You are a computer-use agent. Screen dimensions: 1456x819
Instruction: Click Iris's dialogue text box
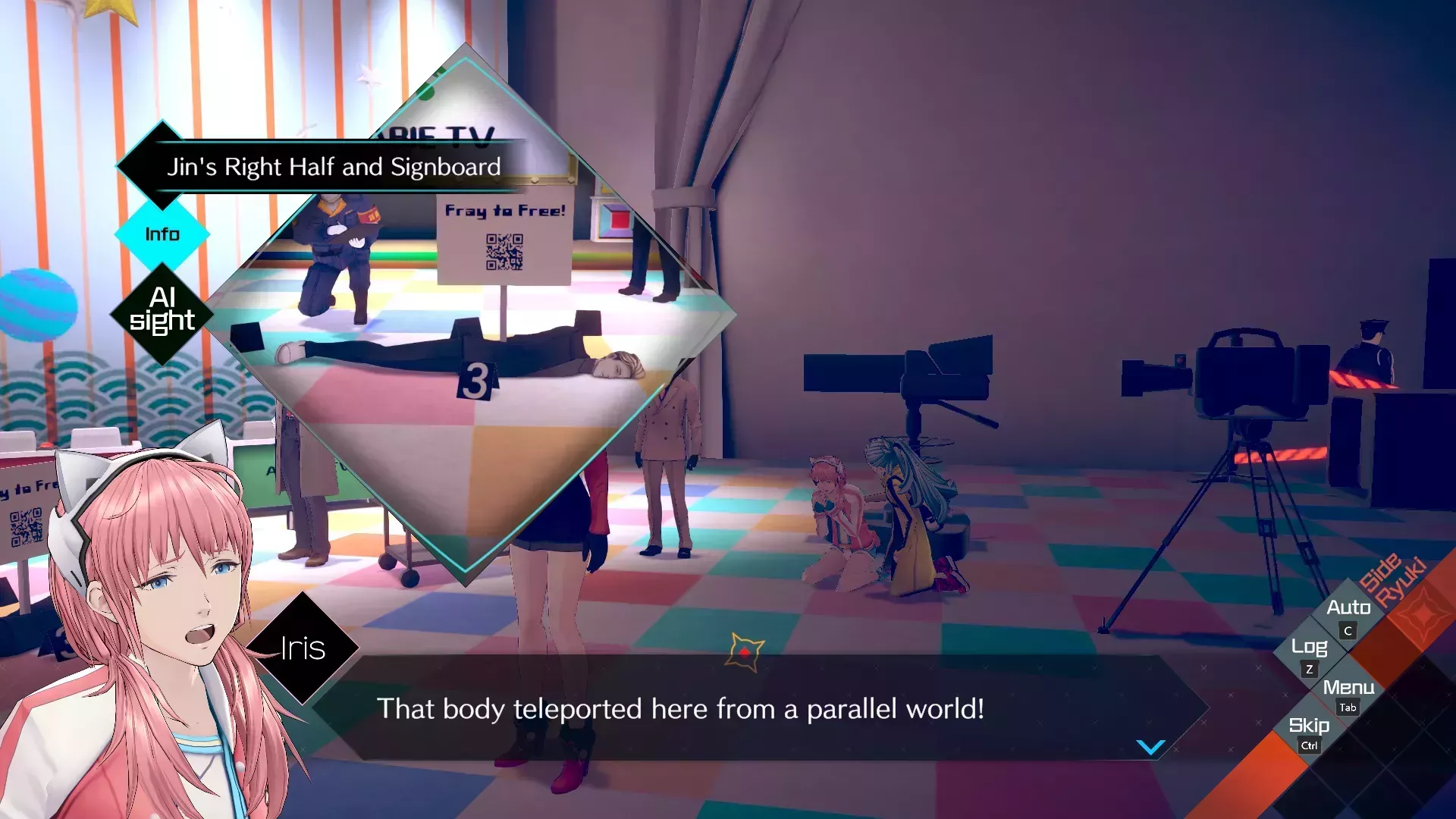click(682, 710)
